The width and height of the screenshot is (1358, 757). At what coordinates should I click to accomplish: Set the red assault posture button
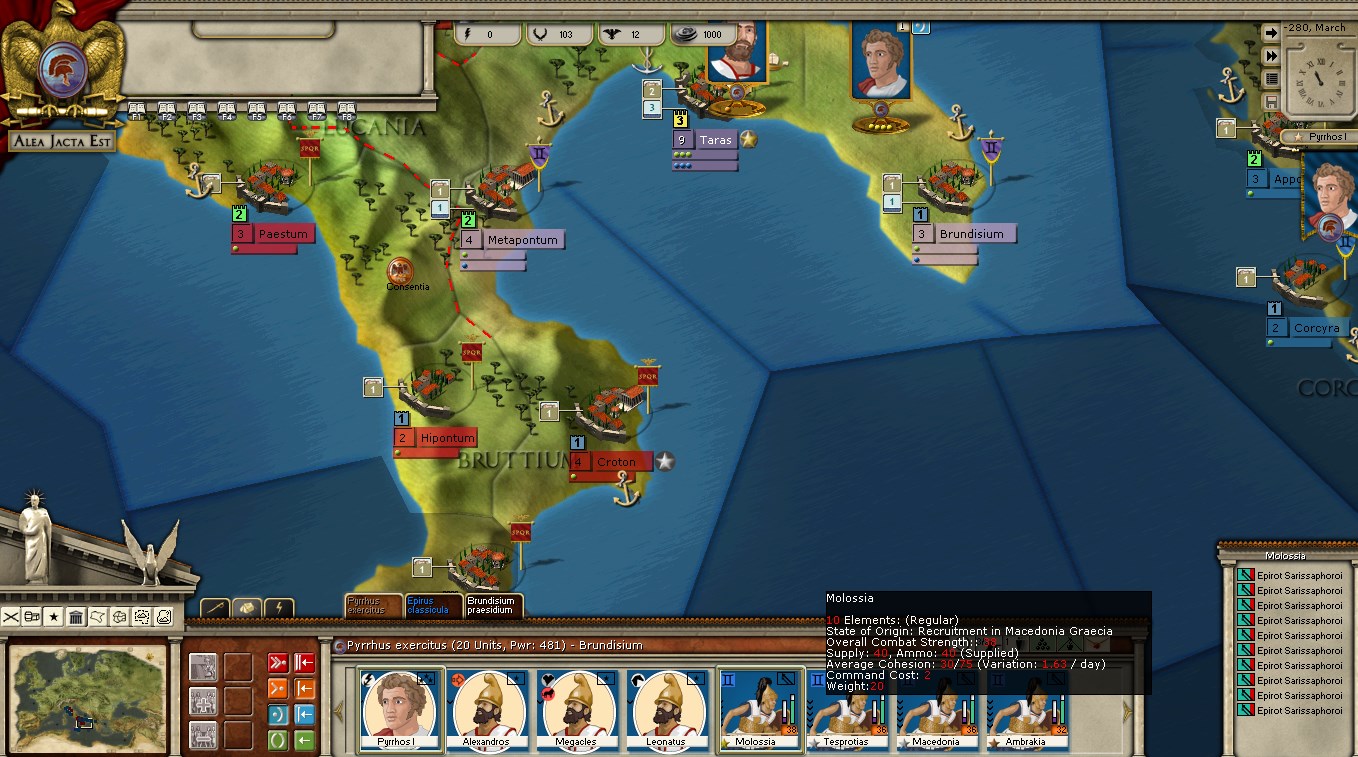pyautogui.click(x=277, y=664)
